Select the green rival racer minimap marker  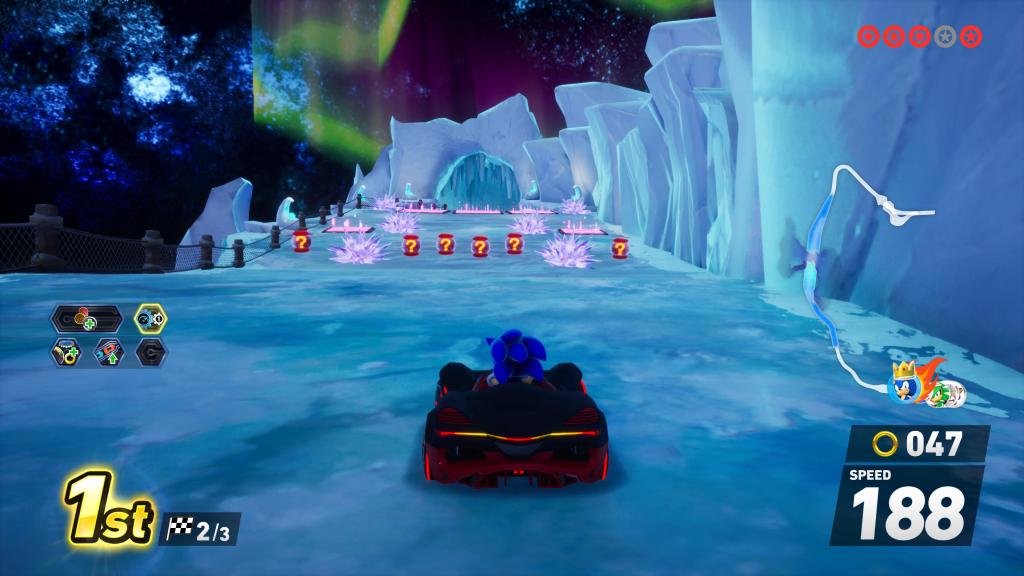[941, 394]
